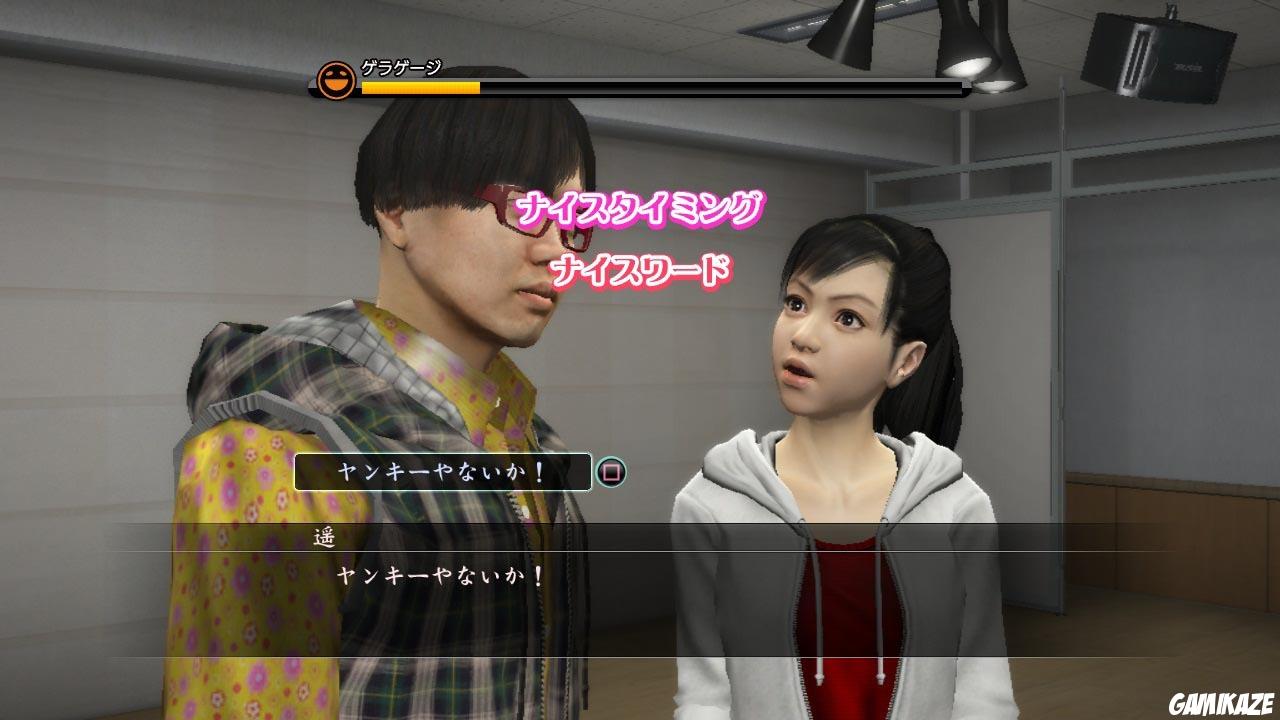This screenshot has height=720, width=1280.
Task: Click the yellow laugh gauge progress bar
Action: click(420, 87)
